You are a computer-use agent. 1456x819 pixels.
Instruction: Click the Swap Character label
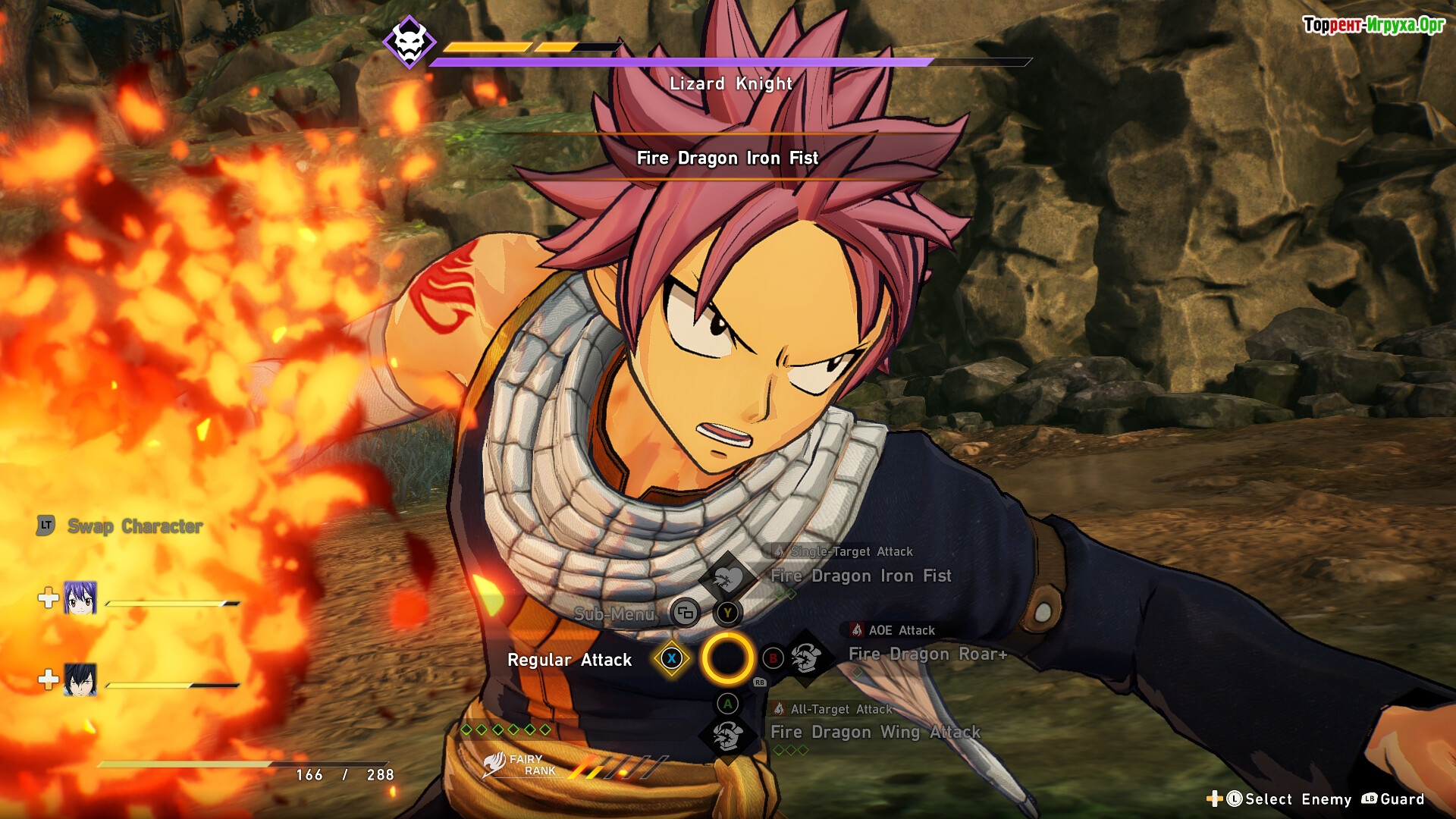click(135, 526)
